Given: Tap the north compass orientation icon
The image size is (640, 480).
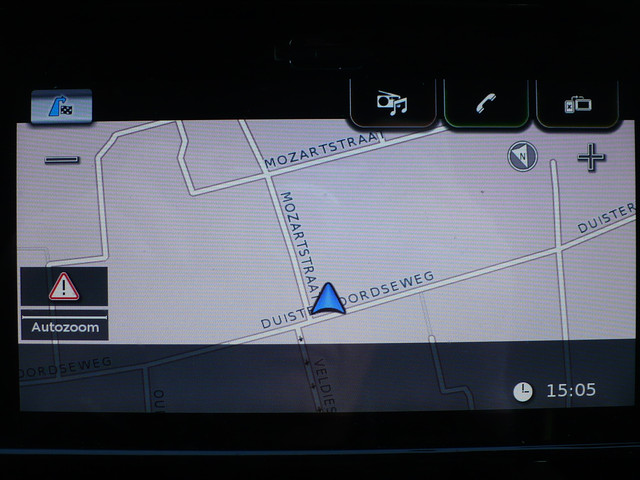Looking at the screenshot, I should [x=522, y=156].
